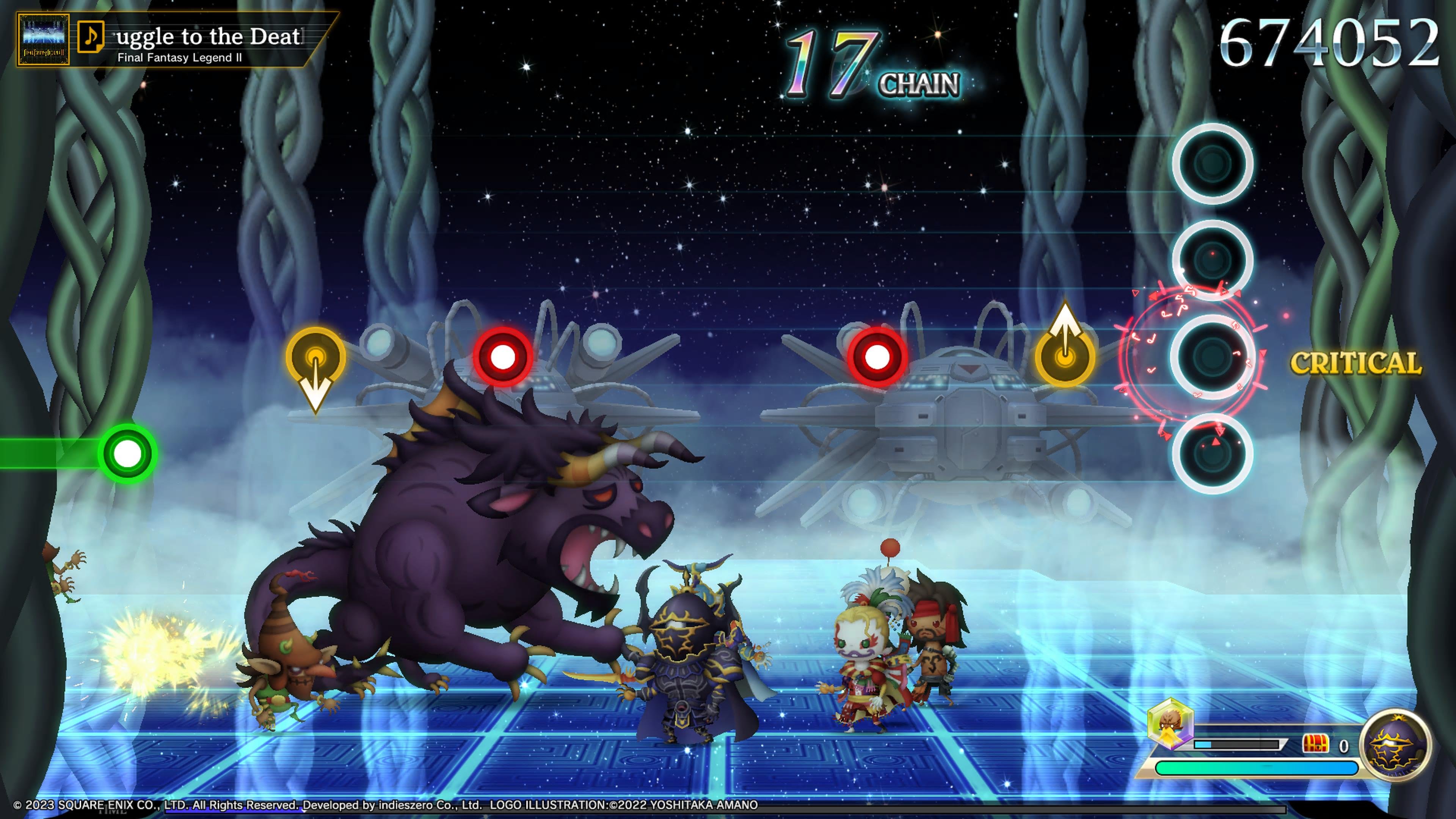
Task: Open the dark knight leader portrait
Action: [1395, 745]
